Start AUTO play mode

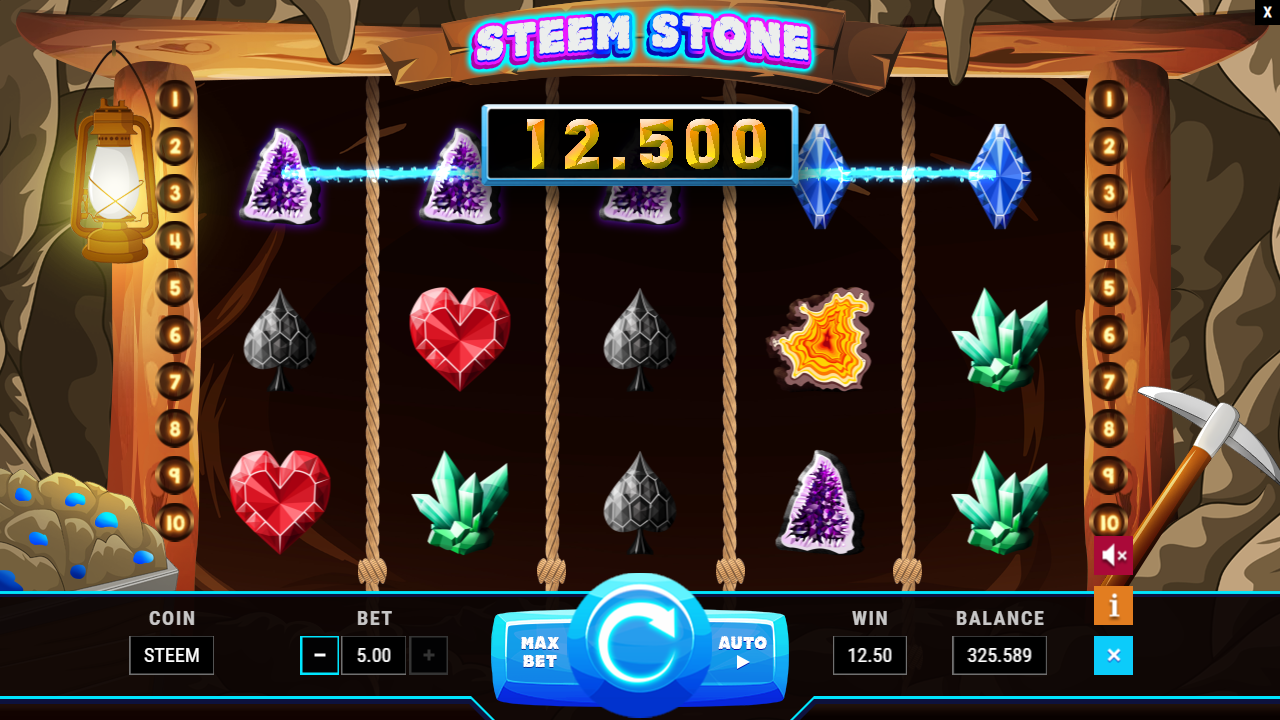[x=742, y=651]
